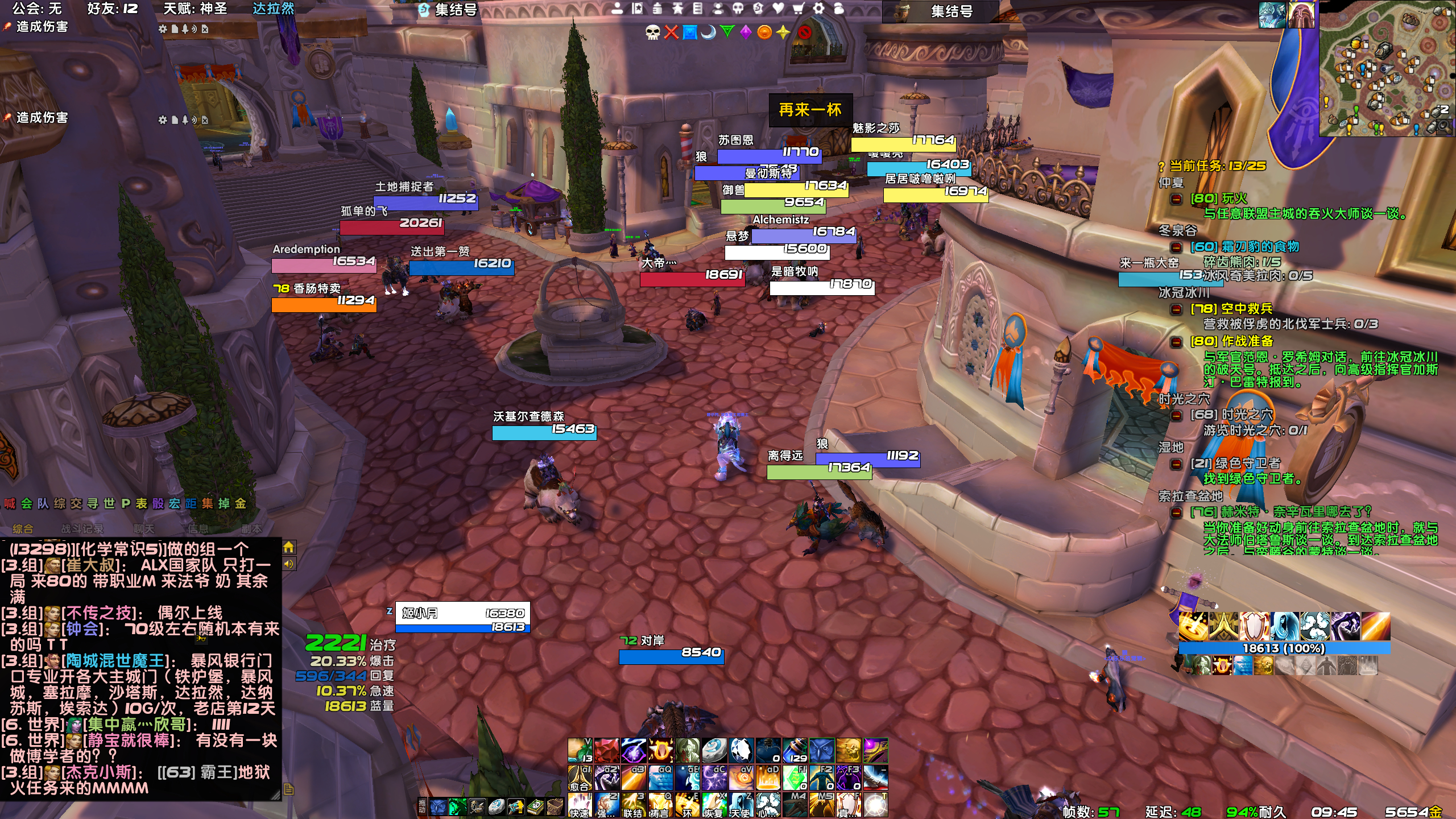
Task: Click the red 喊 yell channel shortcut
Action: tap(10, 503)
